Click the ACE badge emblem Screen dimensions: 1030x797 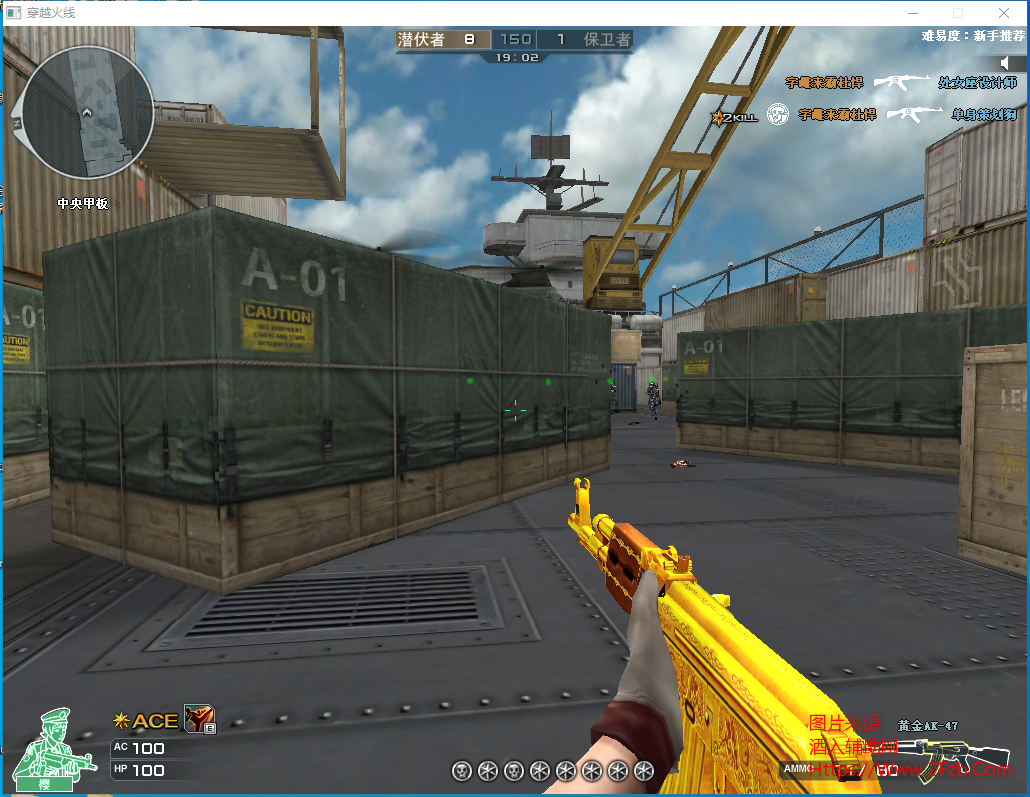tap(147, 721)
